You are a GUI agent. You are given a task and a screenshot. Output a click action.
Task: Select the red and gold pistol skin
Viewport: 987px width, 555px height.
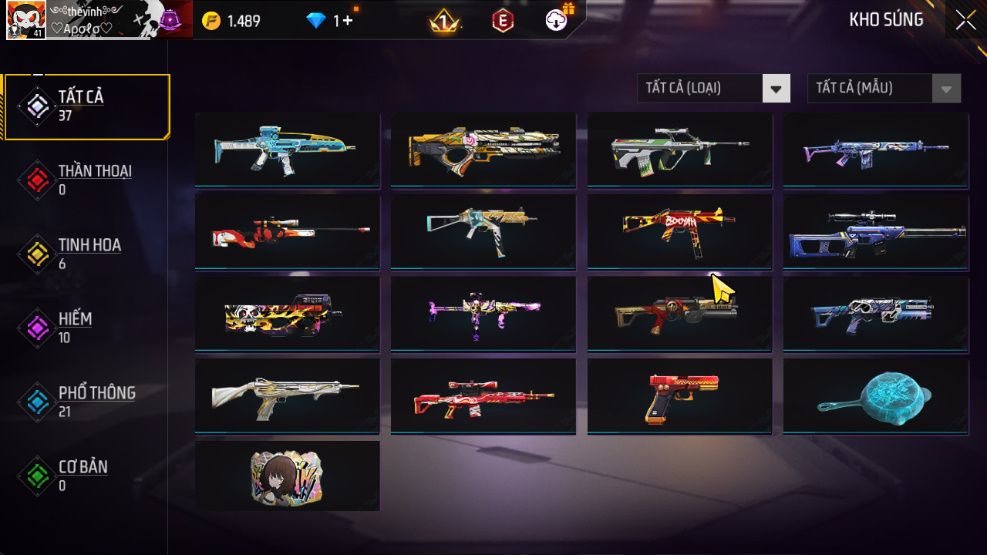click(x=679, y=395)
